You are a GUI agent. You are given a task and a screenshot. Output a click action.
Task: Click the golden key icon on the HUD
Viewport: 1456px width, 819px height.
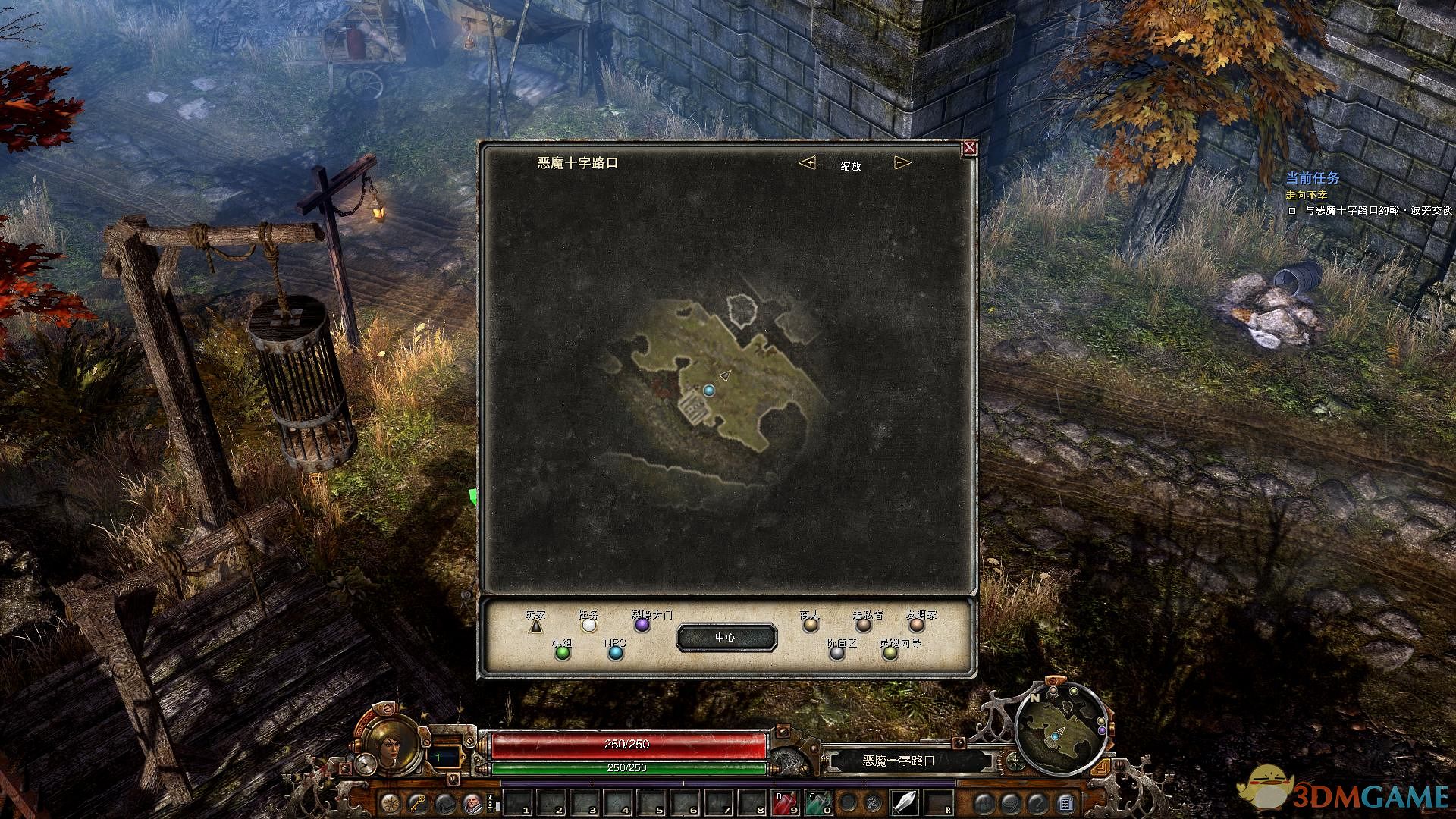tap(418, 802)
